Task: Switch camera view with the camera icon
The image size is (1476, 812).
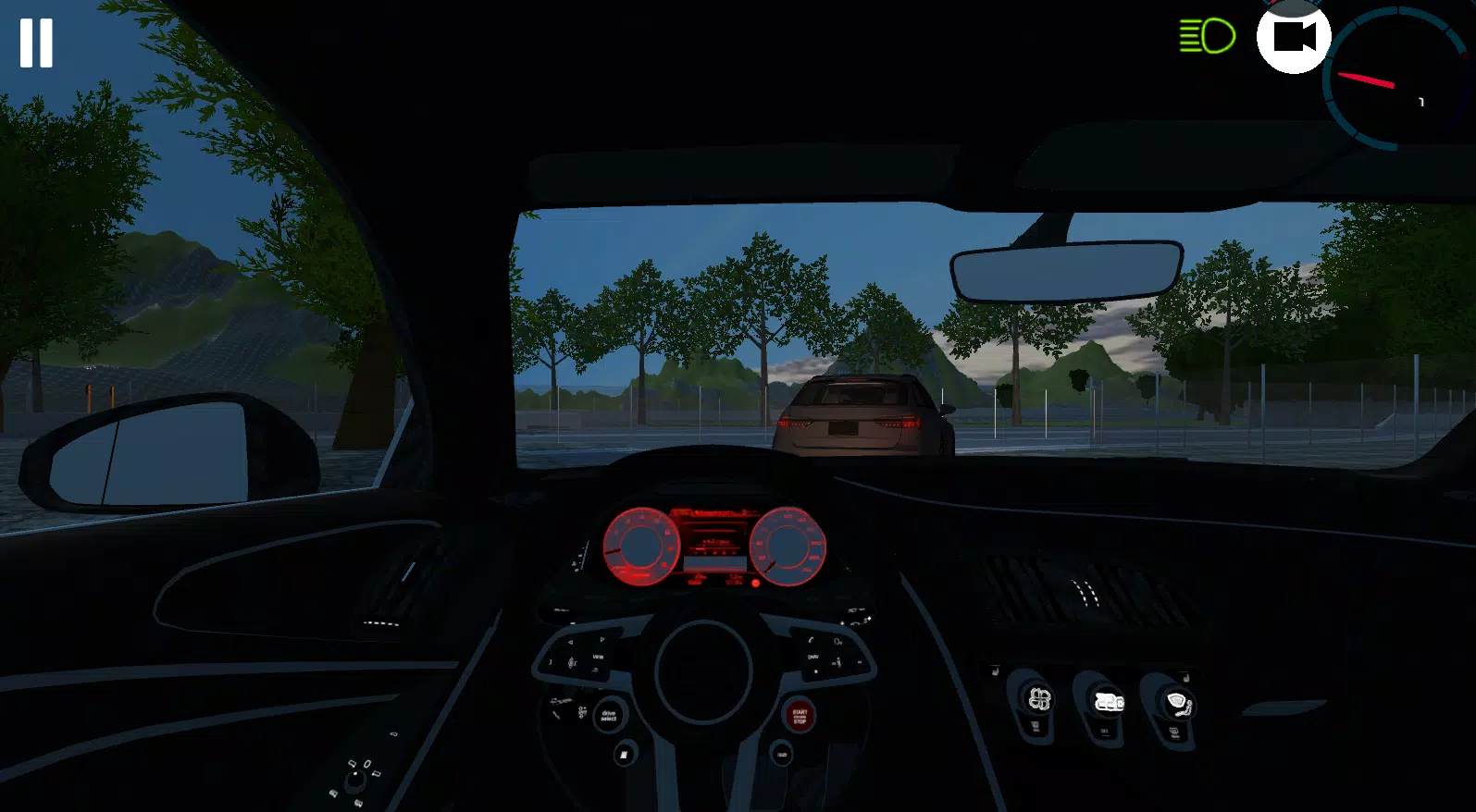Action: point(1292,37)
